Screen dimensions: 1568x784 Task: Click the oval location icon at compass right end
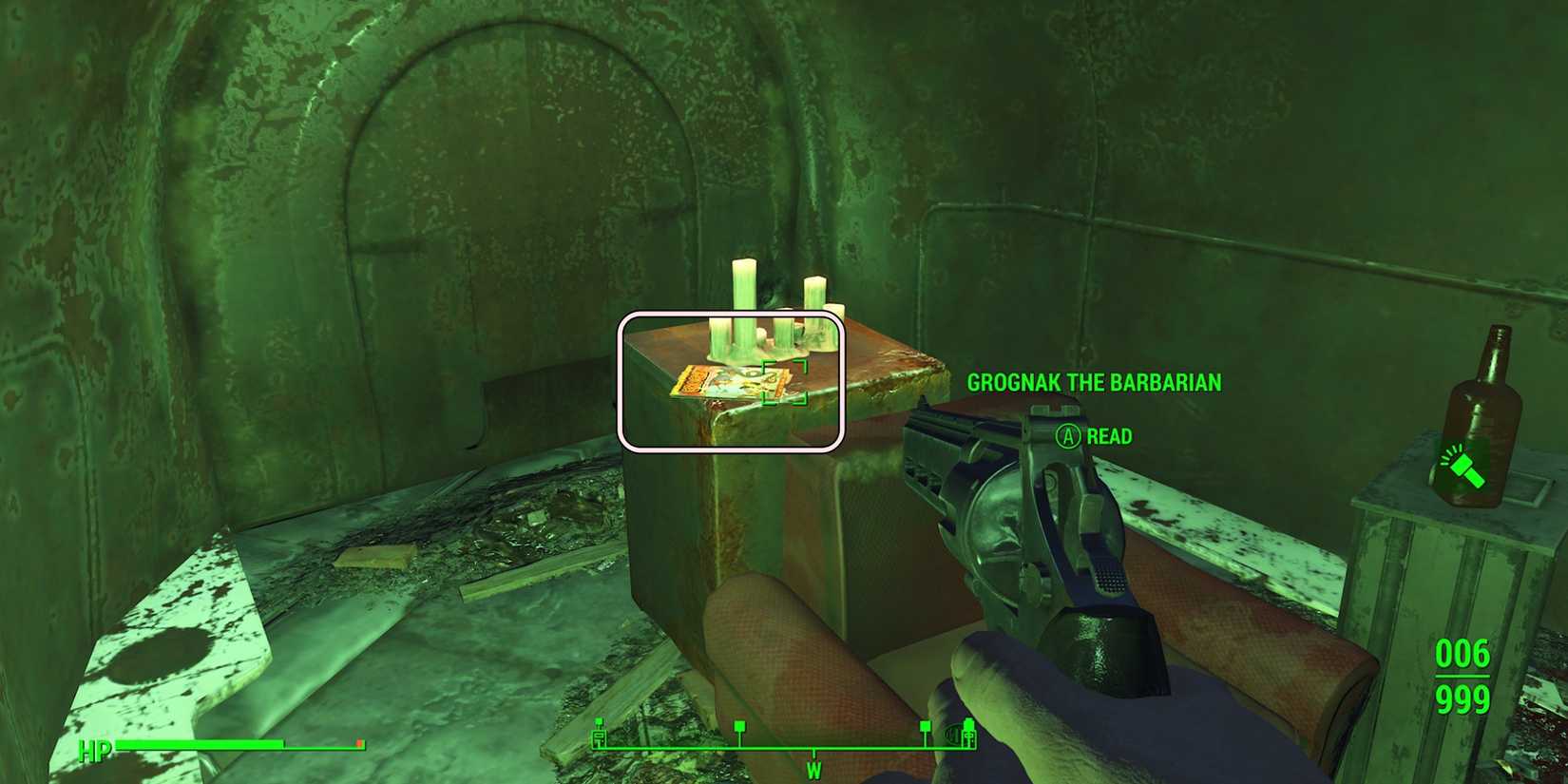[953, 735]
